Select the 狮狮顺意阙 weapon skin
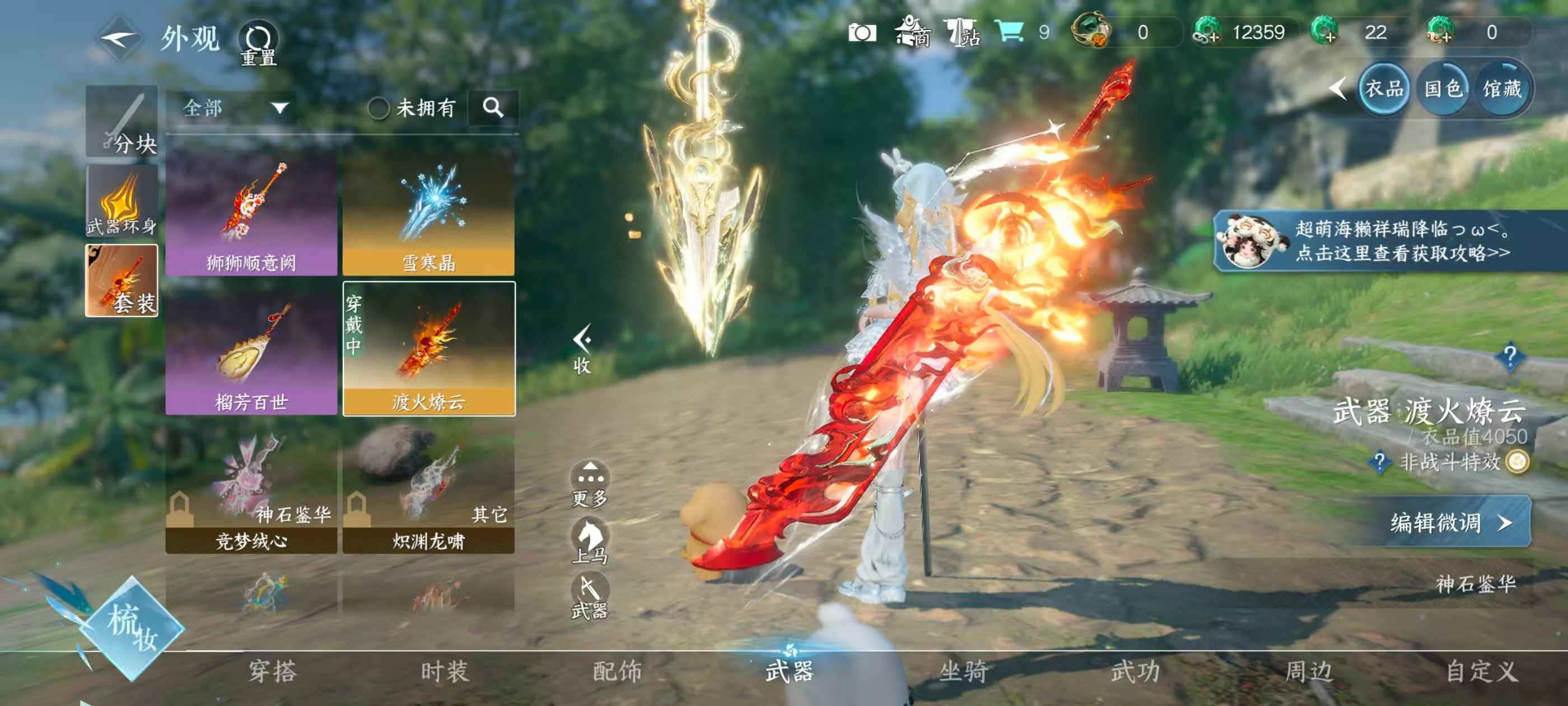The width and height of the screenshot is (1568, 706). click(251, 213)
